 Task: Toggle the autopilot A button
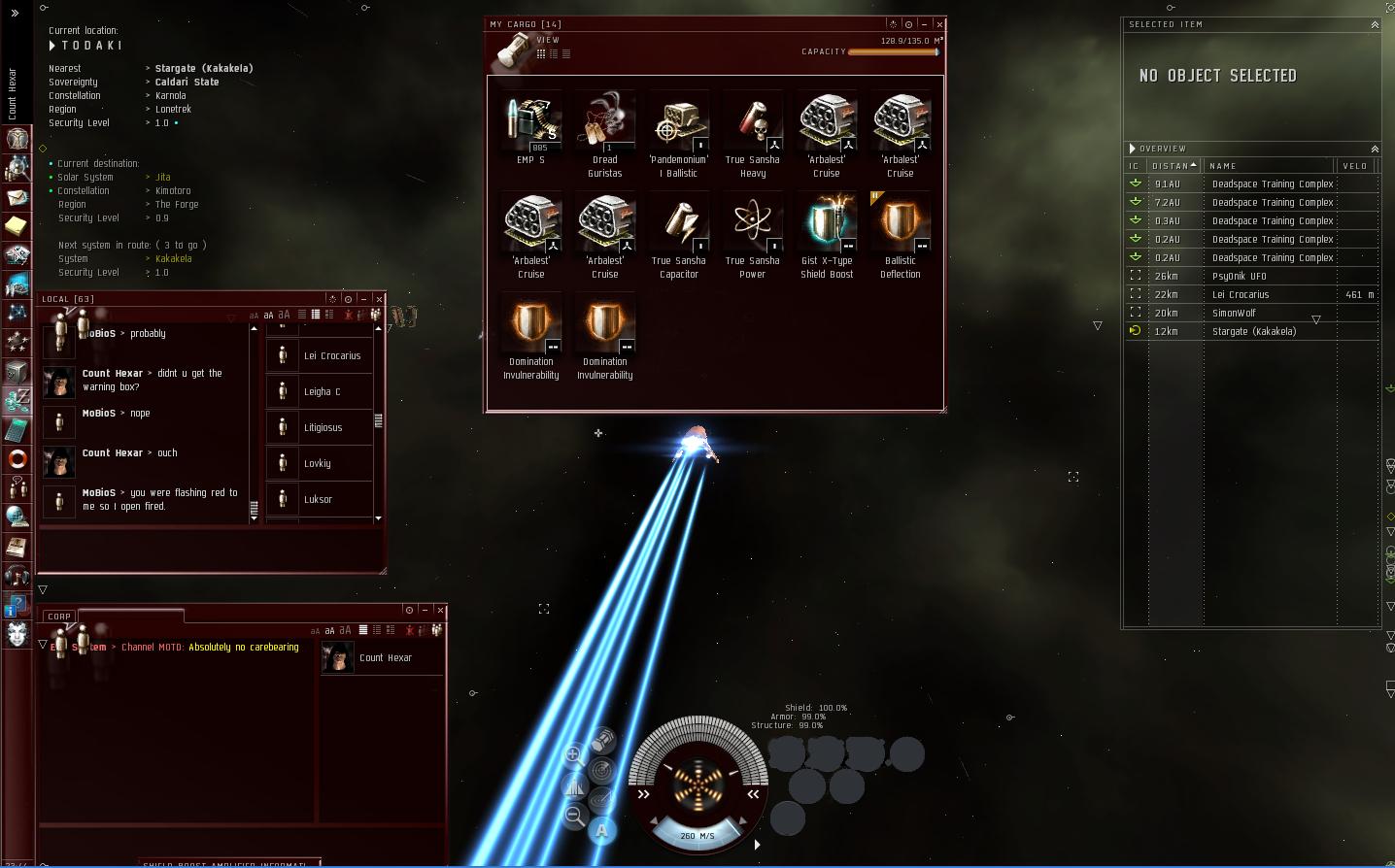pyautogui.click(x=602, y=830)
